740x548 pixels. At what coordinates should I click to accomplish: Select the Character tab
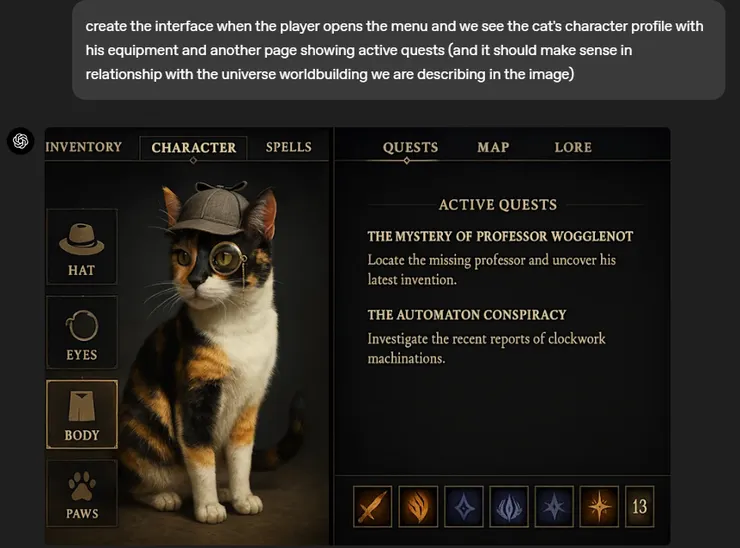194,147
